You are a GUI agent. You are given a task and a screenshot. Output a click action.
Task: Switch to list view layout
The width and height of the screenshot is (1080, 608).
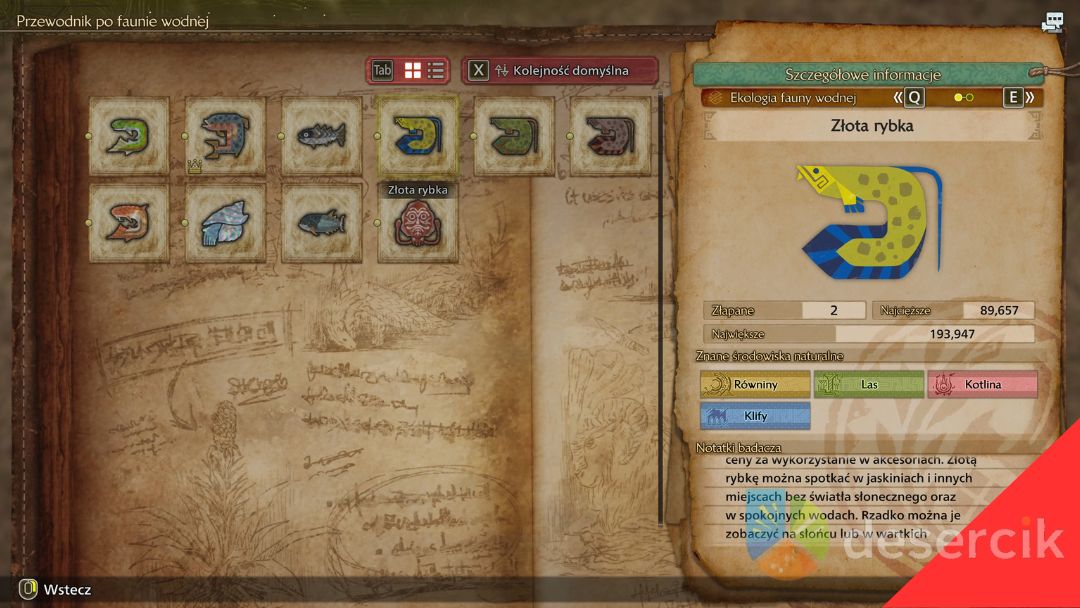click(437, 70)
